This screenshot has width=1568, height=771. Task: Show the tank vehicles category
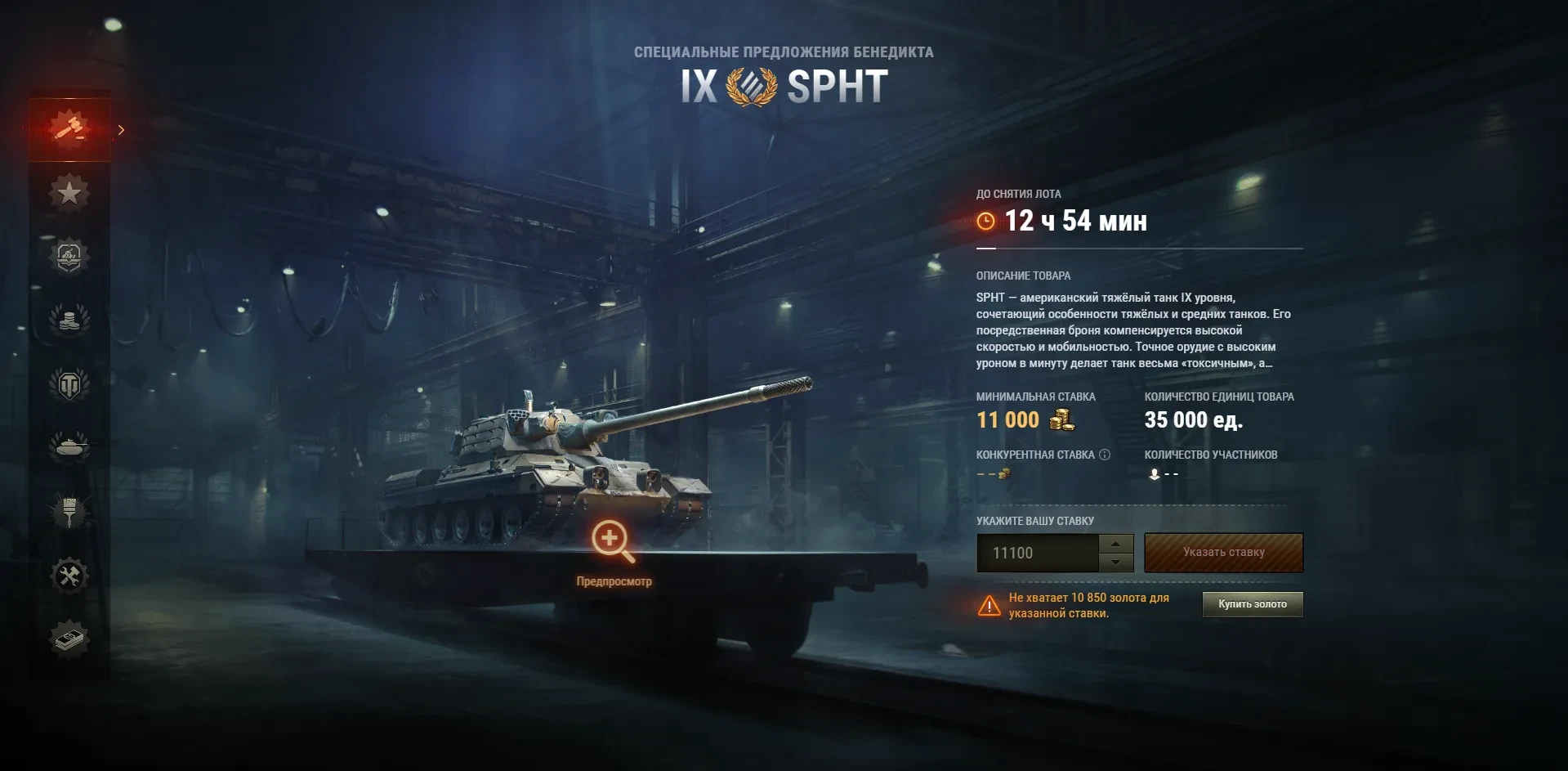[x=69, y=447]
